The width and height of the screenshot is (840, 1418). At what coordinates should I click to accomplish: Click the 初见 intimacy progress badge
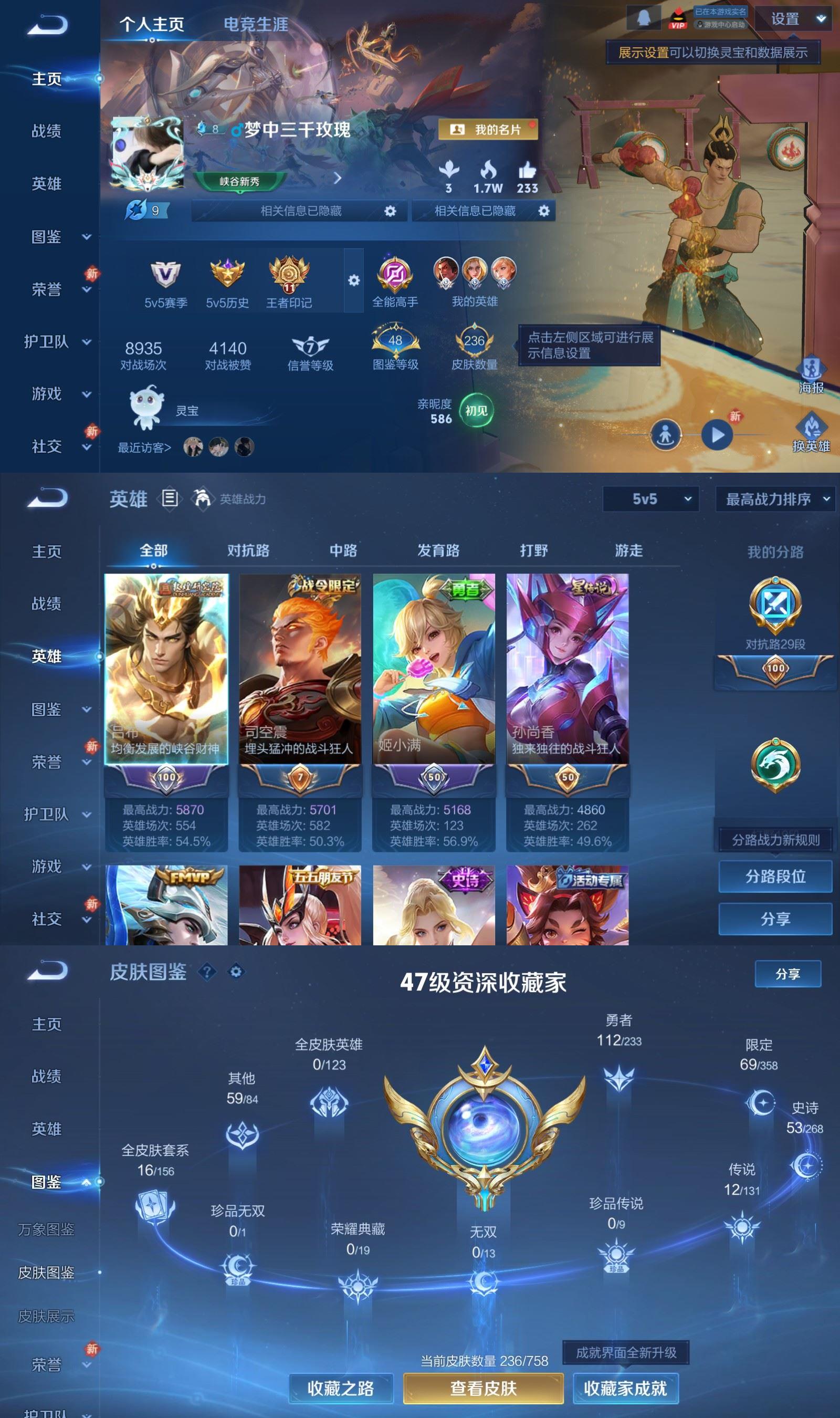pos(476,410)
